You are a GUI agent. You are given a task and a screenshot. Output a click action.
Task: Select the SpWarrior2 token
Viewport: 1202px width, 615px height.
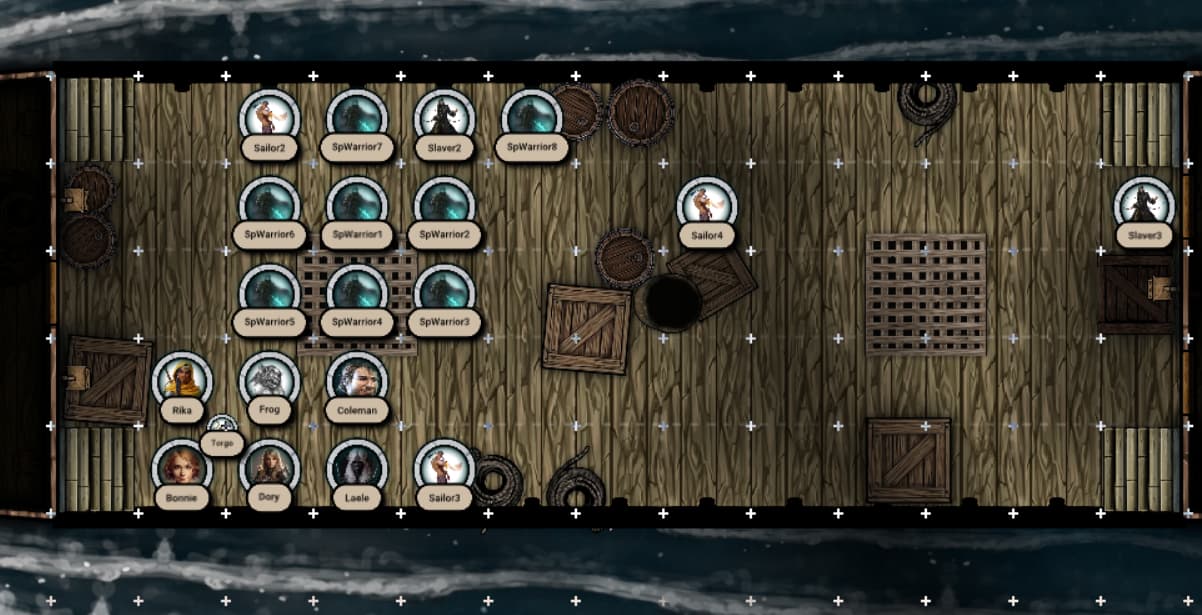[x=444, y=205]
